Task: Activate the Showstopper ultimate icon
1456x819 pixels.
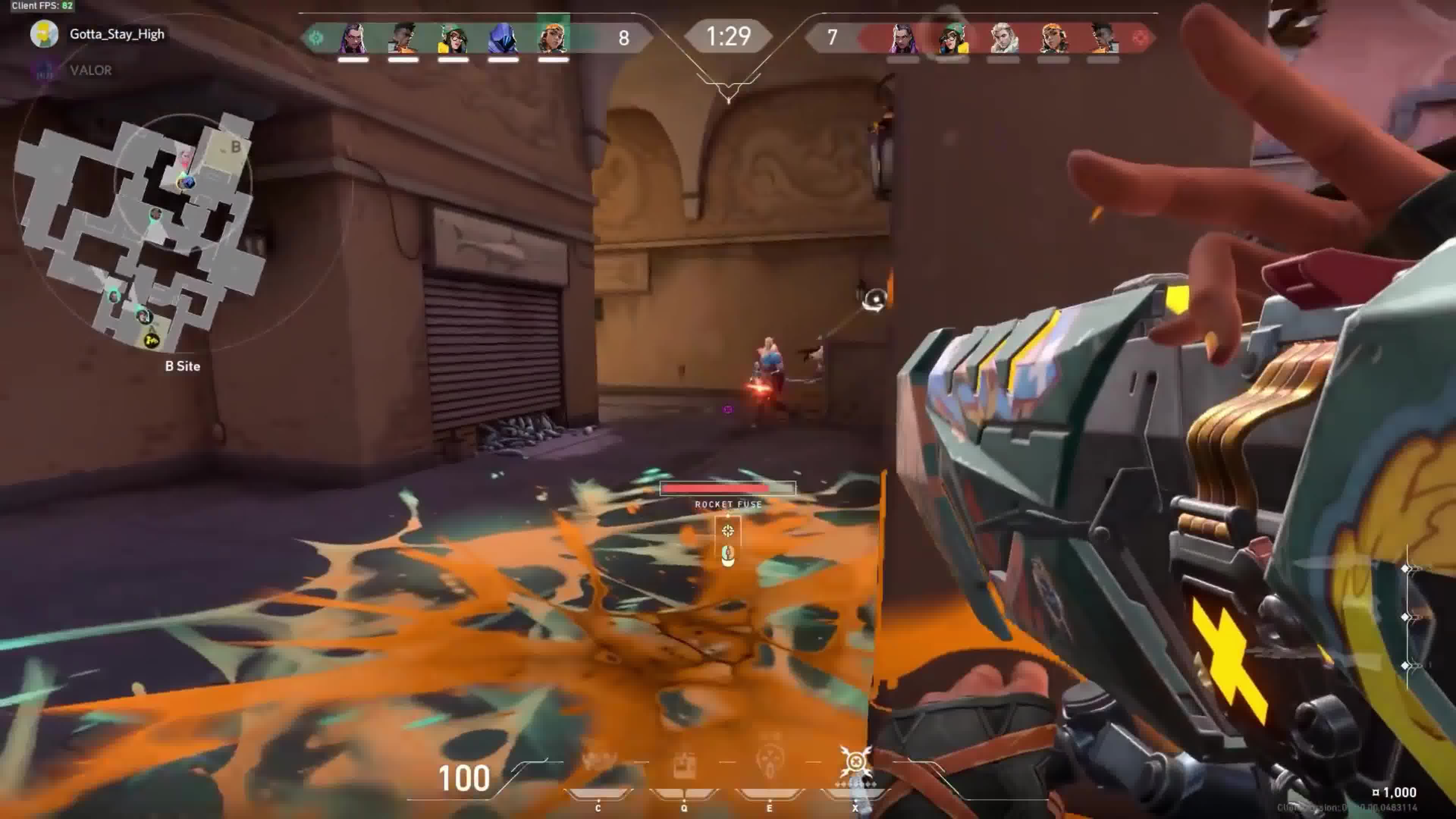Action: [x=855, y=764]
